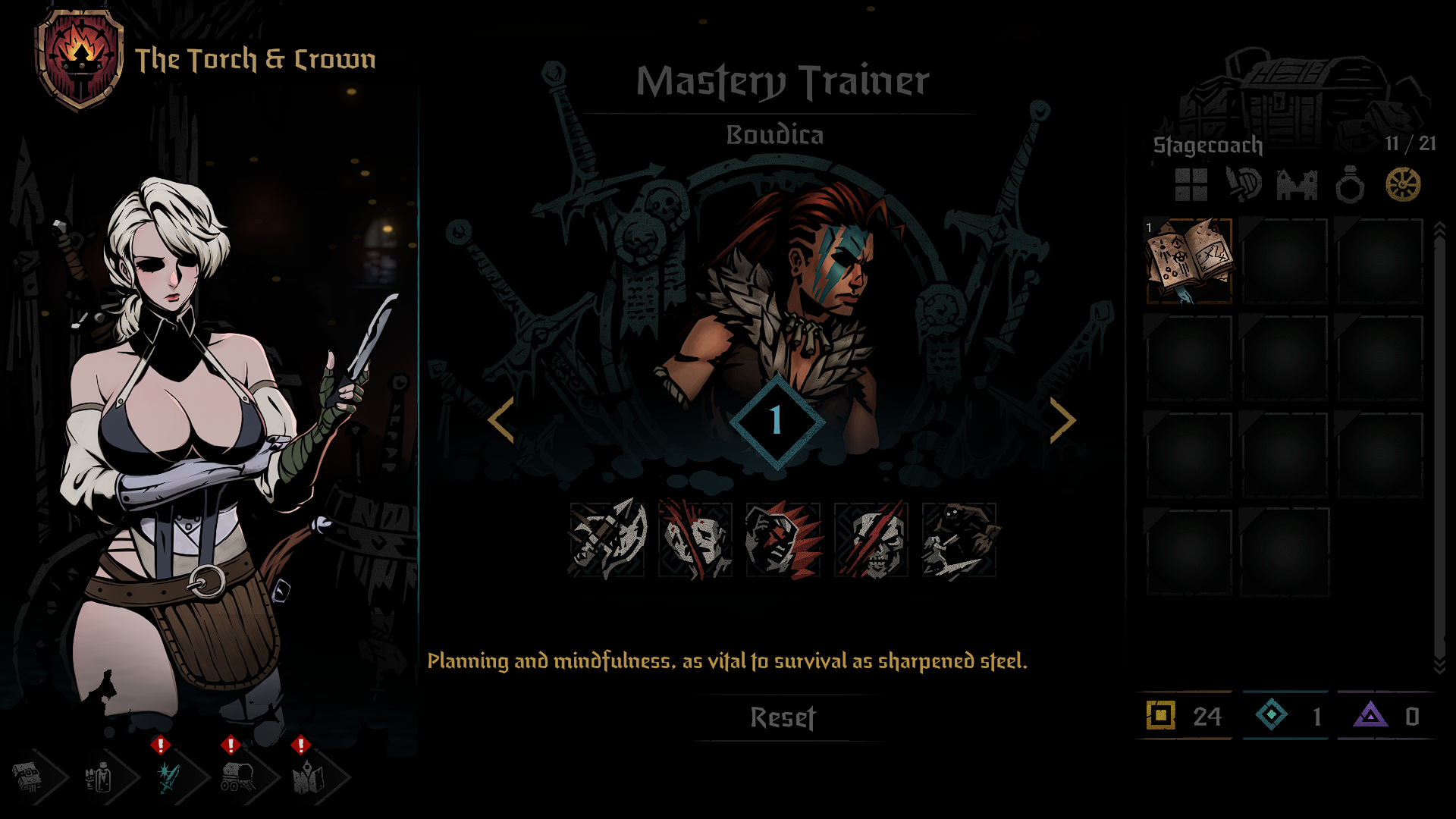Select the looming shadow monster skill
Image resolution: width=1456 pixels, height=819 pixels.
click(959, 539)
